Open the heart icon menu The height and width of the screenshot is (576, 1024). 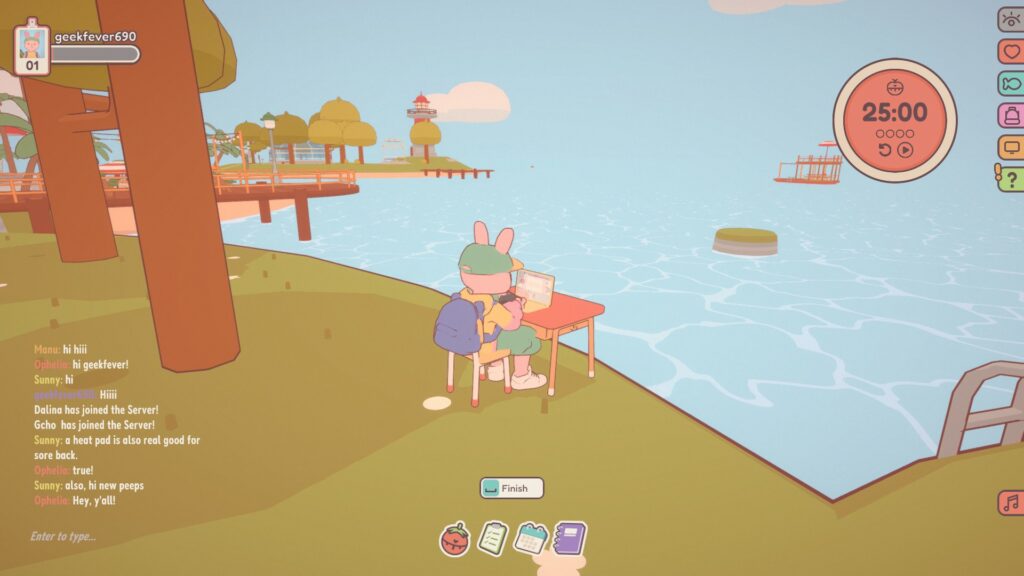coord(1011,51)
